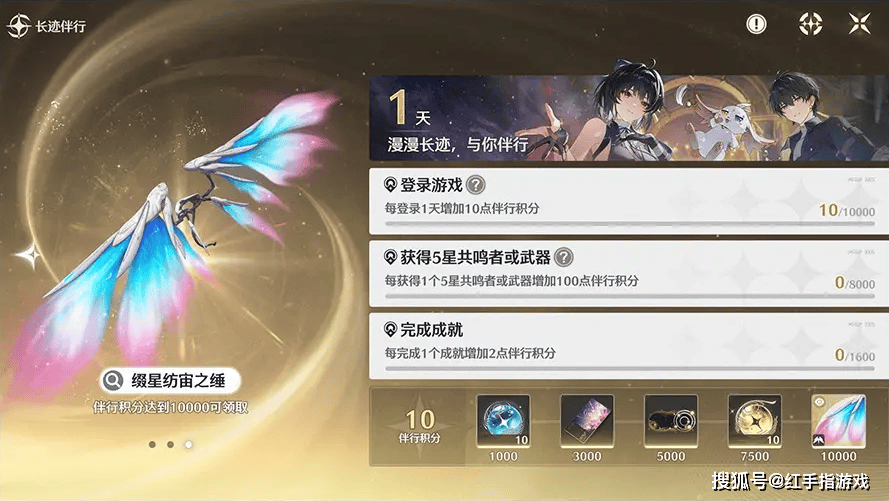View the gold coin reward at 7500 points
Screen dimensions: 889x501
[755, 420]
